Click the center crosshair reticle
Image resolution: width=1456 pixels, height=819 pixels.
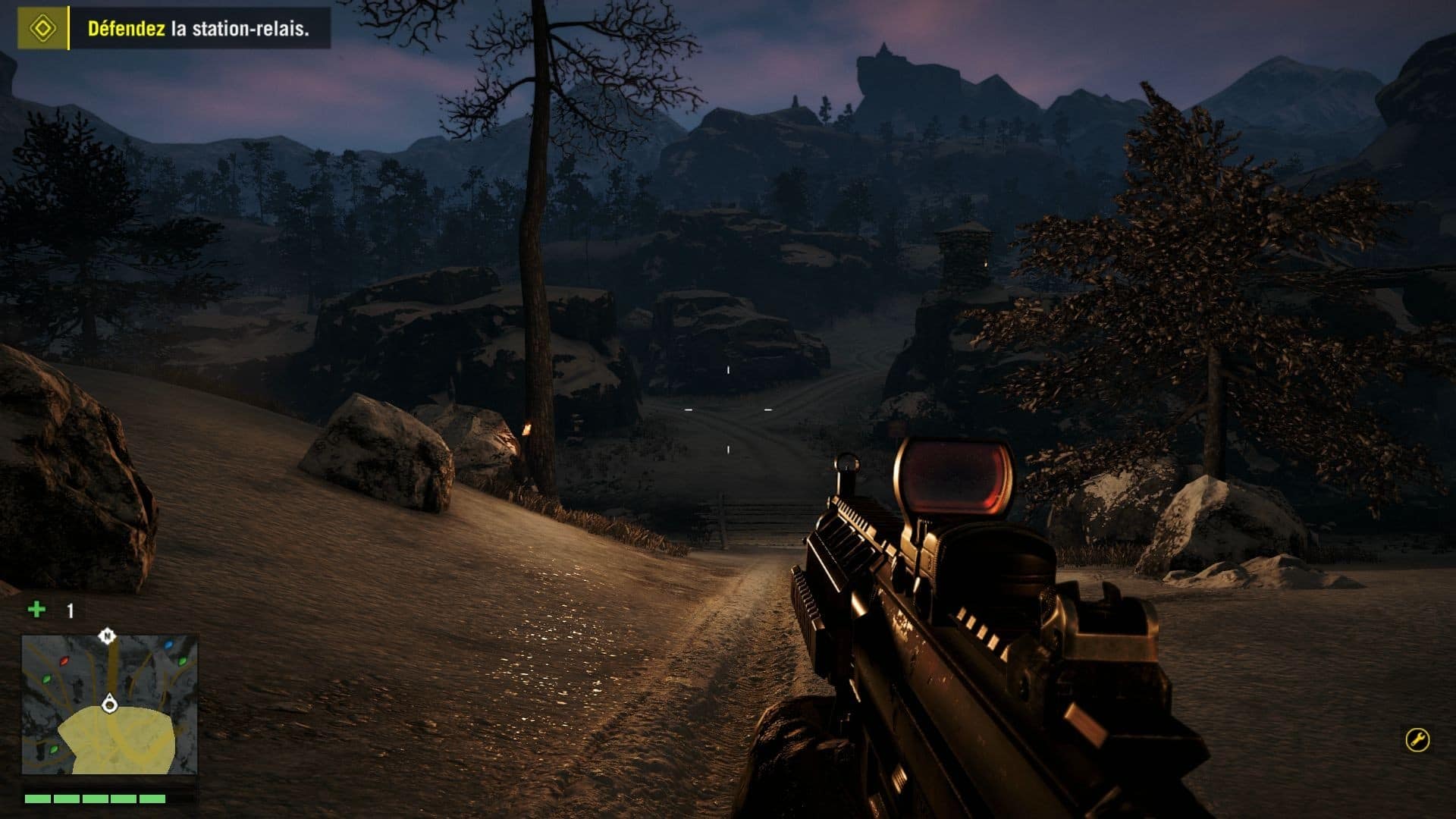(727, 409)
